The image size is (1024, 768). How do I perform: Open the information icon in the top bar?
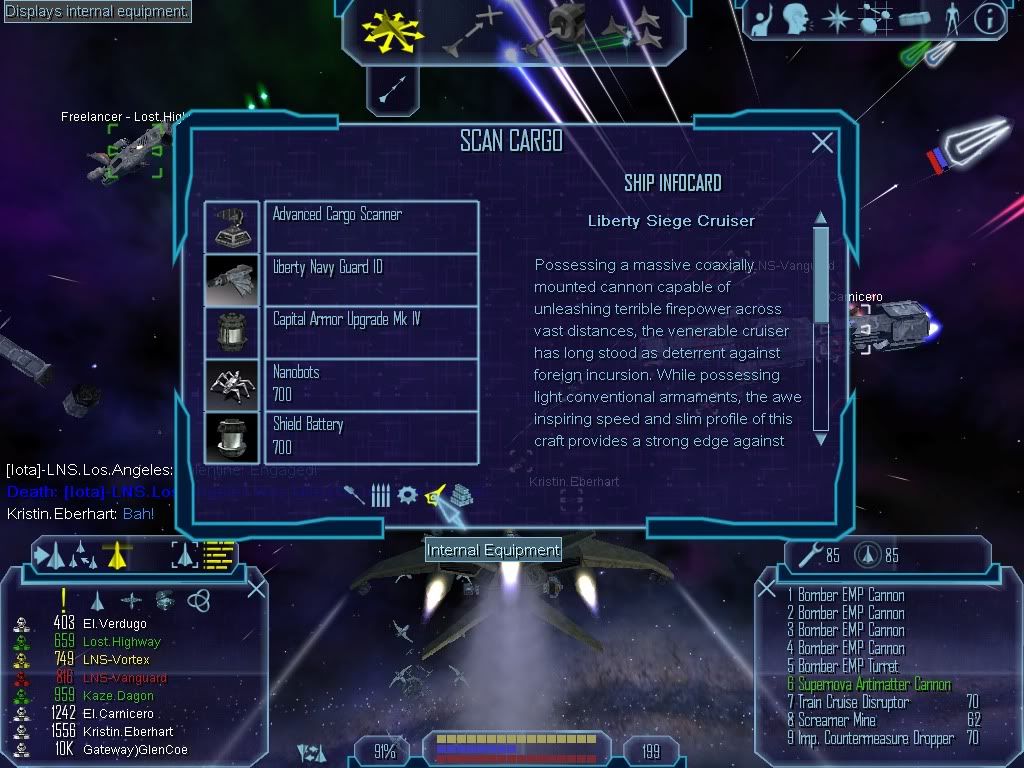coord(989,19)
